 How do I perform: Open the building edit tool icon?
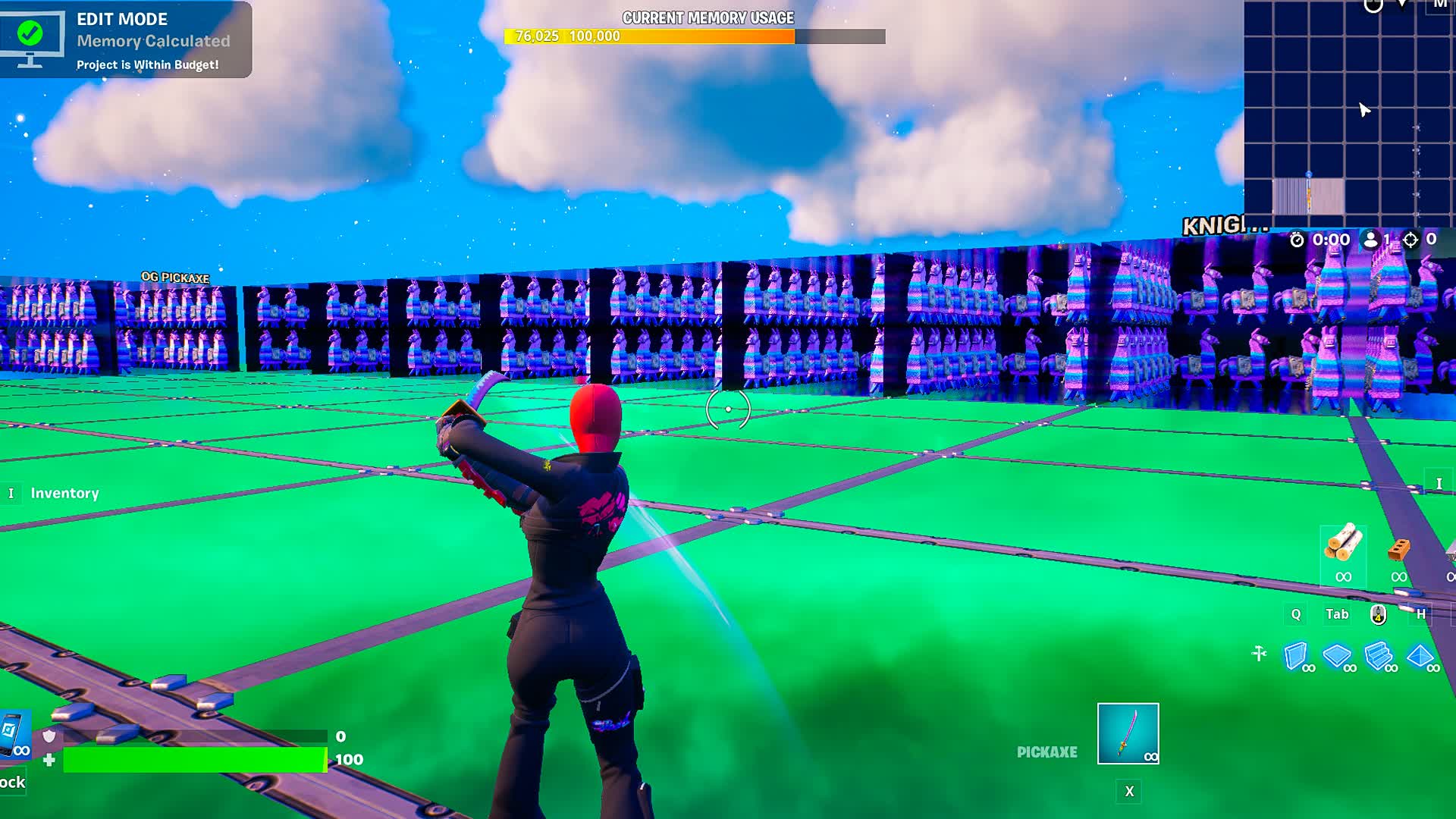coord(1259,652)
